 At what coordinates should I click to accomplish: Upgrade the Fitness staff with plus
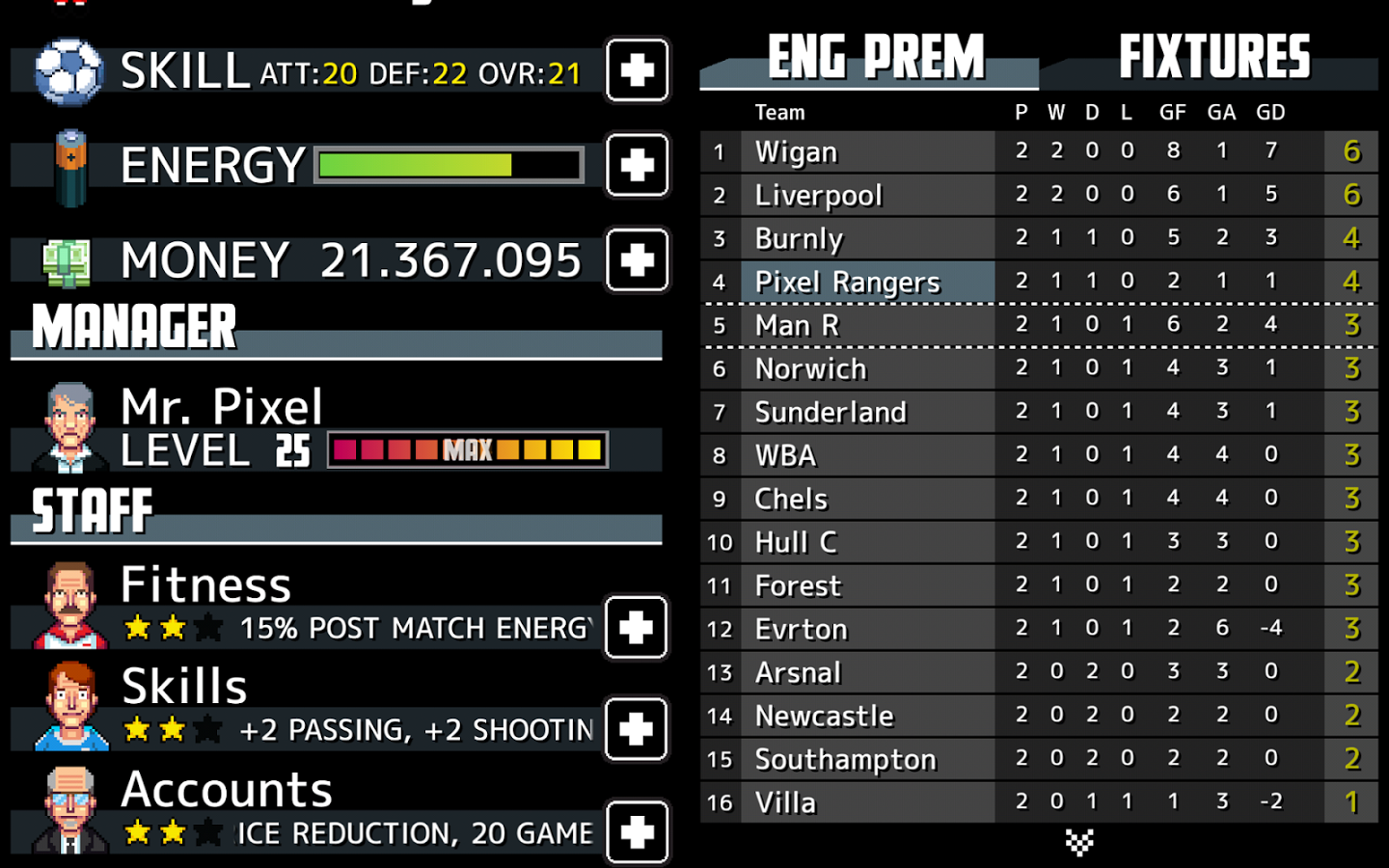click(x=636, y=628)
